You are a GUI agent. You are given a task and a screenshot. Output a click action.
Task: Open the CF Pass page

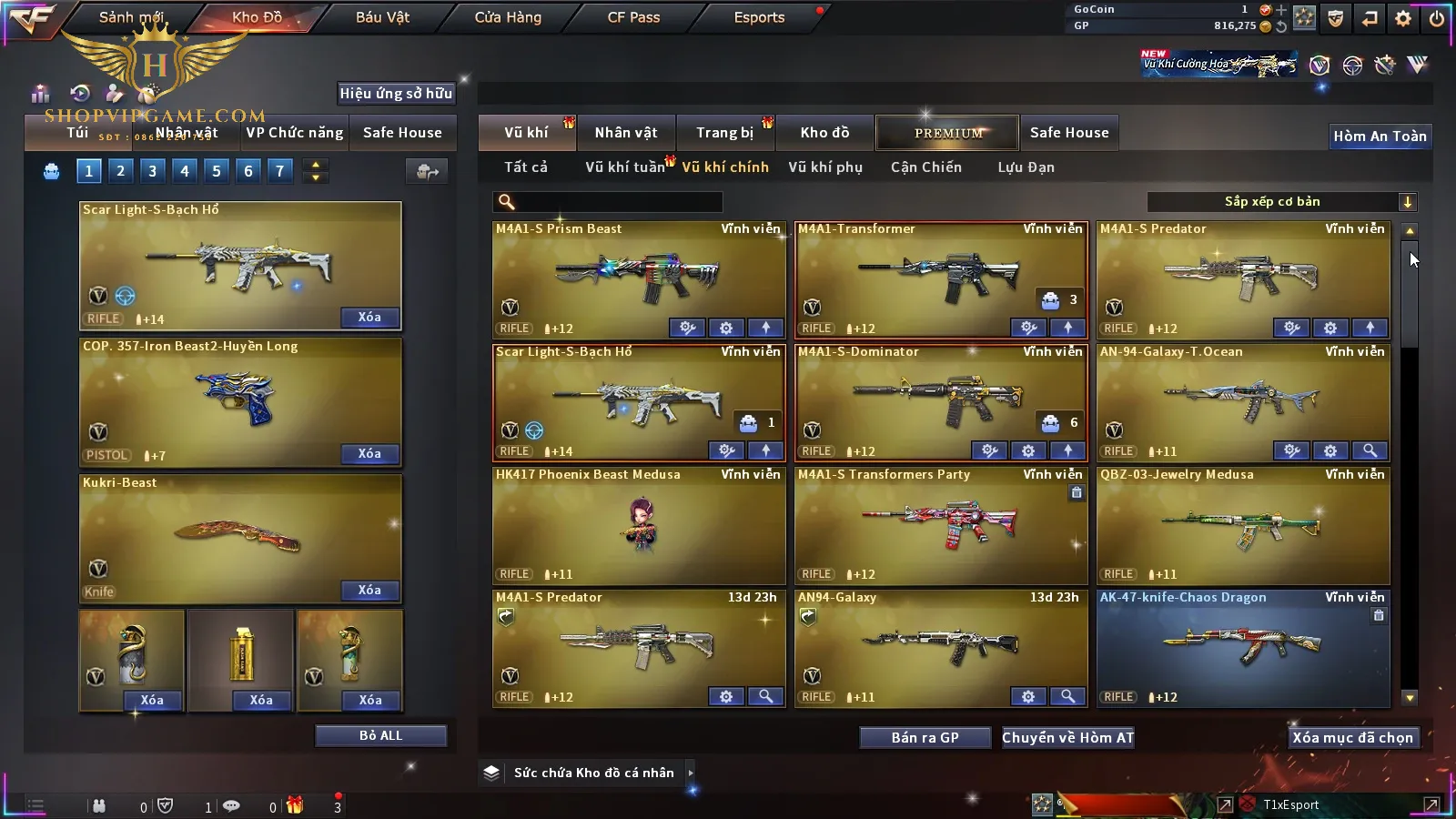633,17
